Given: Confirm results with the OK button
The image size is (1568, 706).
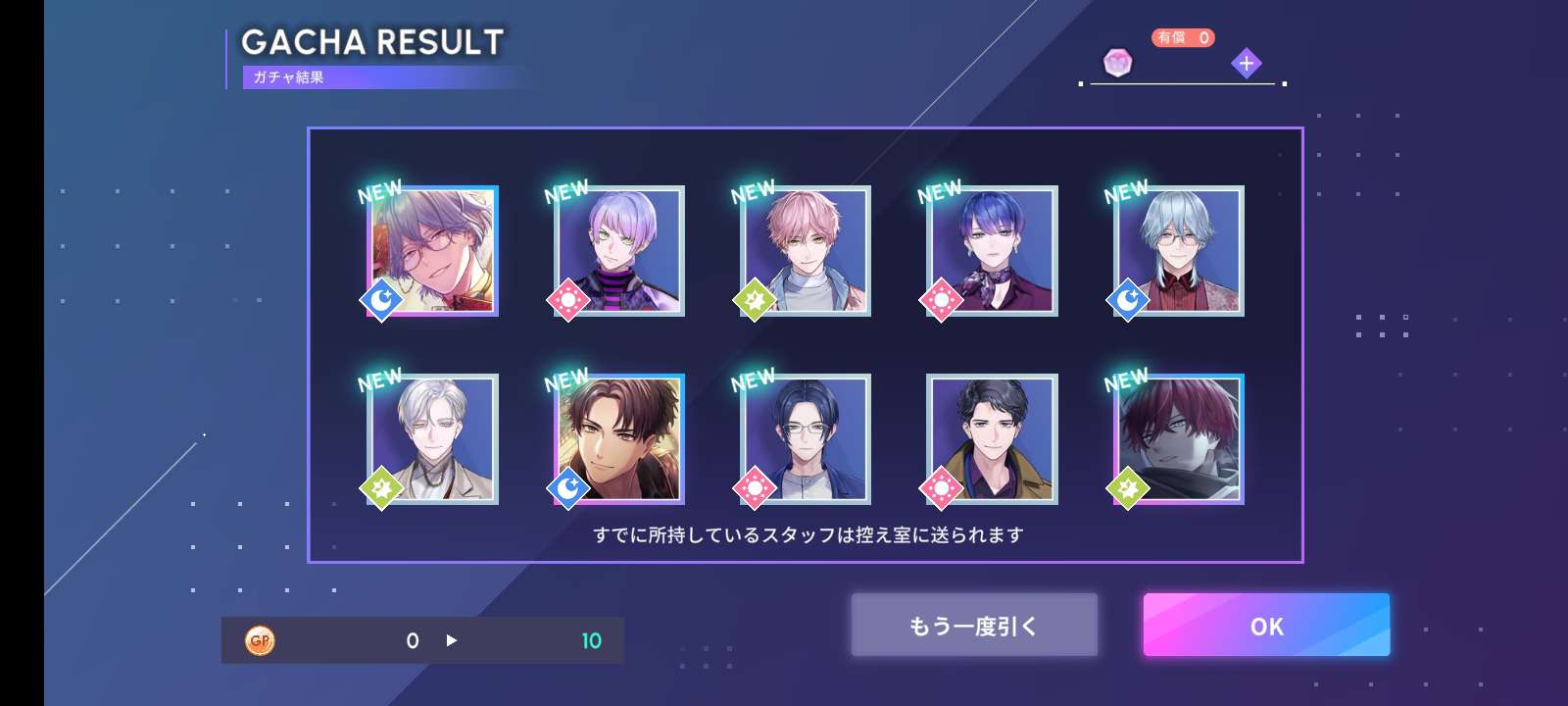Looking at the screenshot, I should [x=1266, y=626].
